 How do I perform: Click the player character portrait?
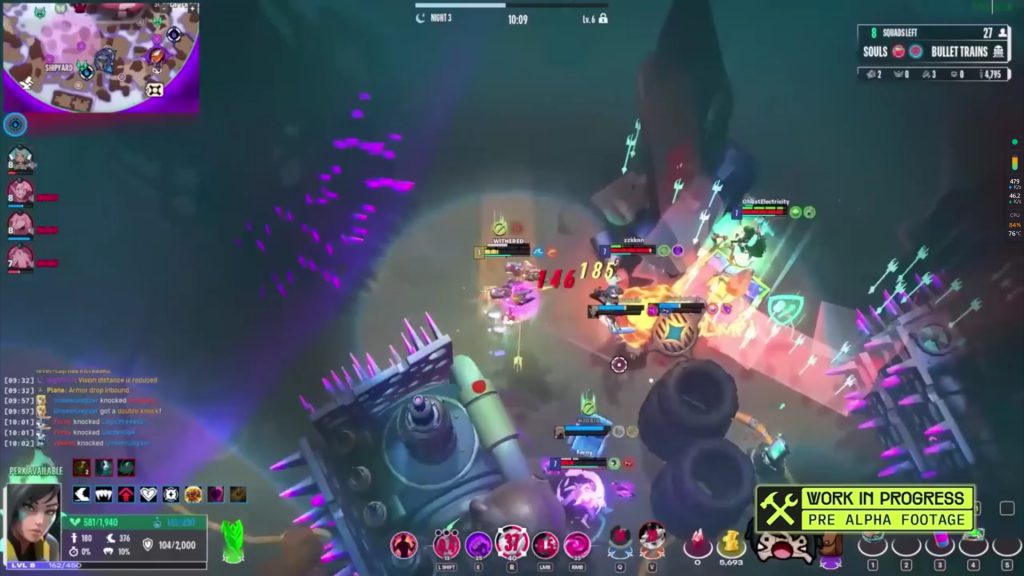pos(33,520)
